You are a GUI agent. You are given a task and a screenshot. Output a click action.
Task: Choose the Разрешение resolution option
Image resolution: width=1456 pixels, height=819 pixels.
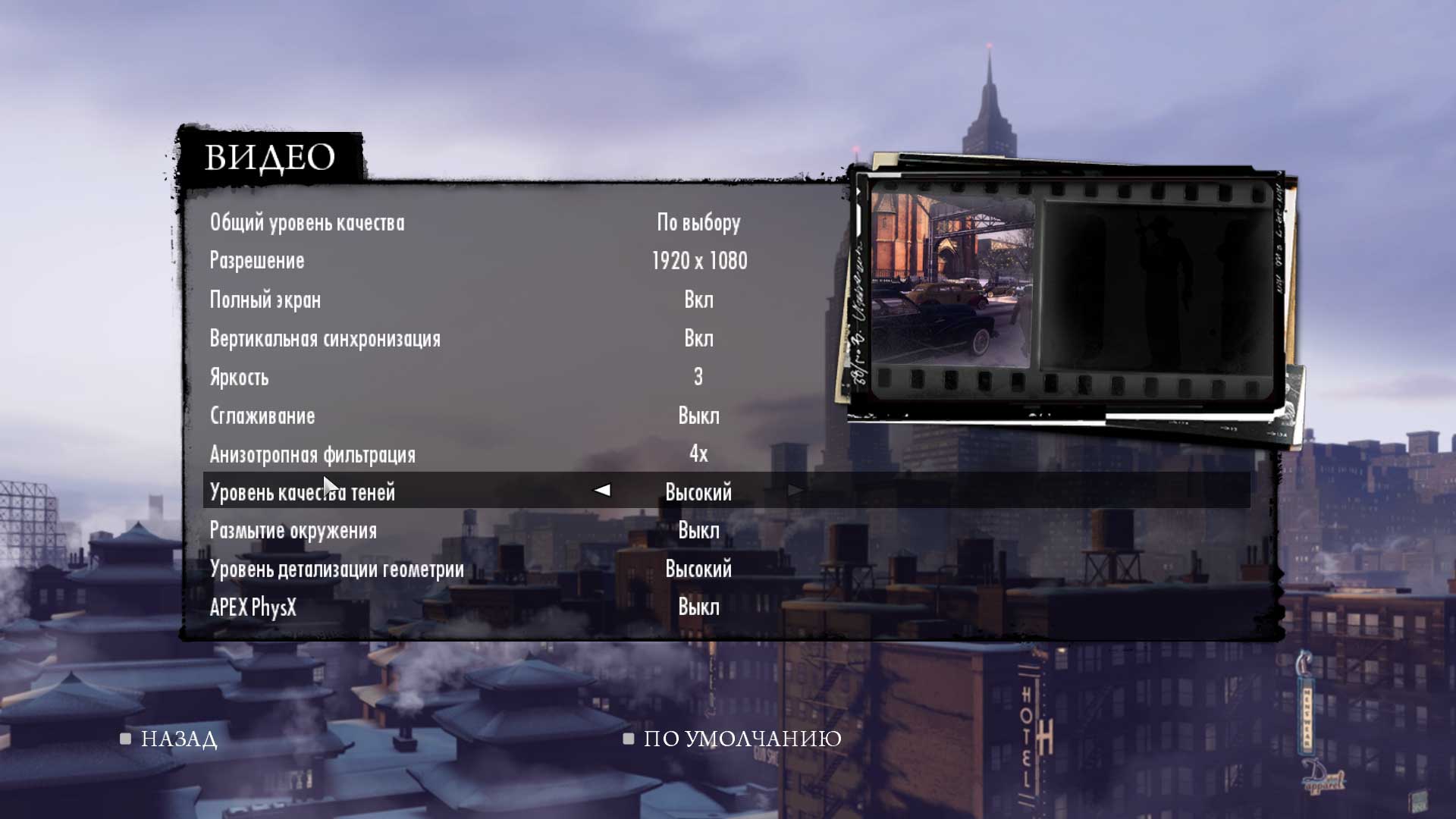click(x=257, y=261)
